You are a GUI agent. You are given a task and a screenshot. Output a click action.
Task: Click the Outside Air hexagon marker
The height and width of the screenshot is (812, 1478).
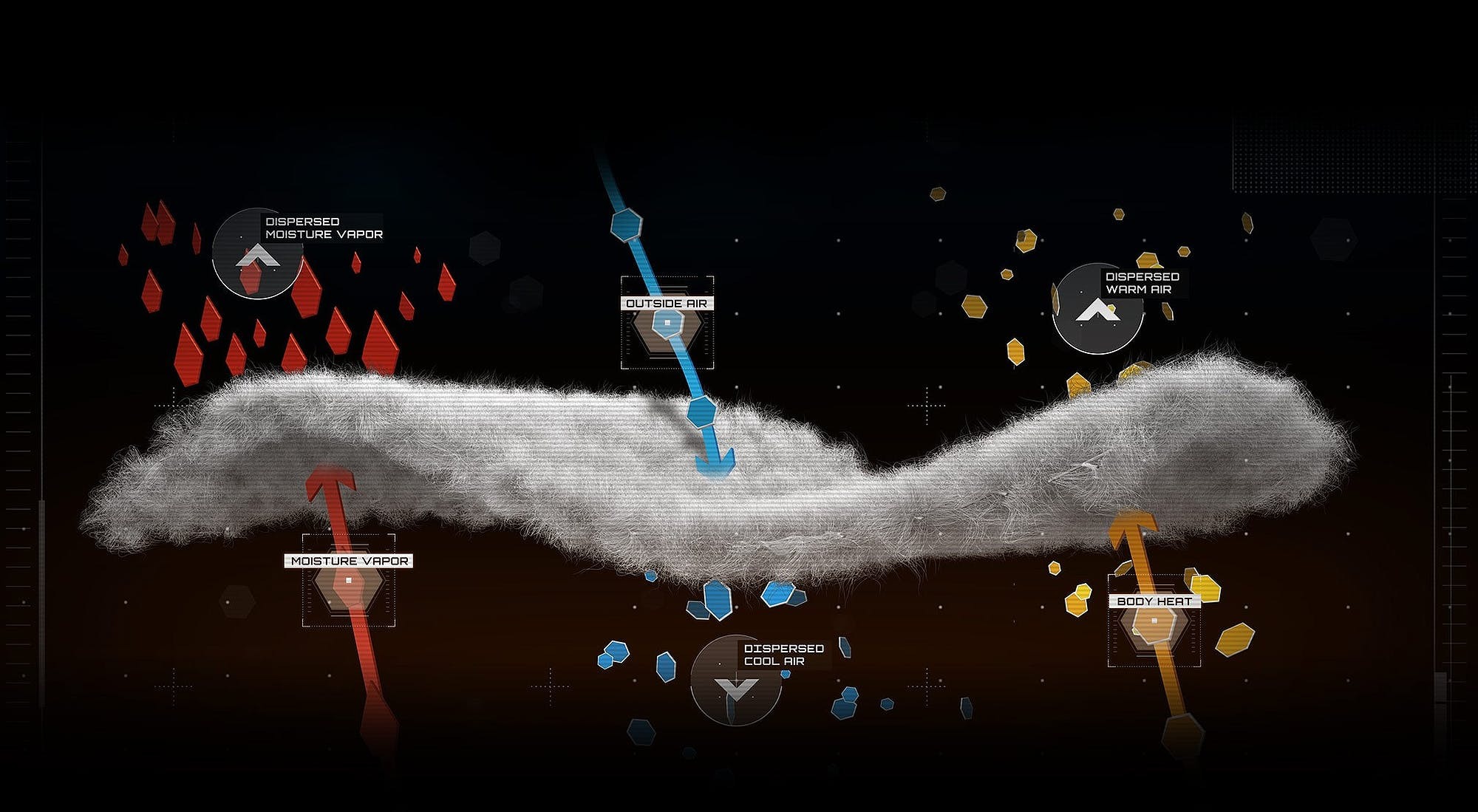click(667, 323)
